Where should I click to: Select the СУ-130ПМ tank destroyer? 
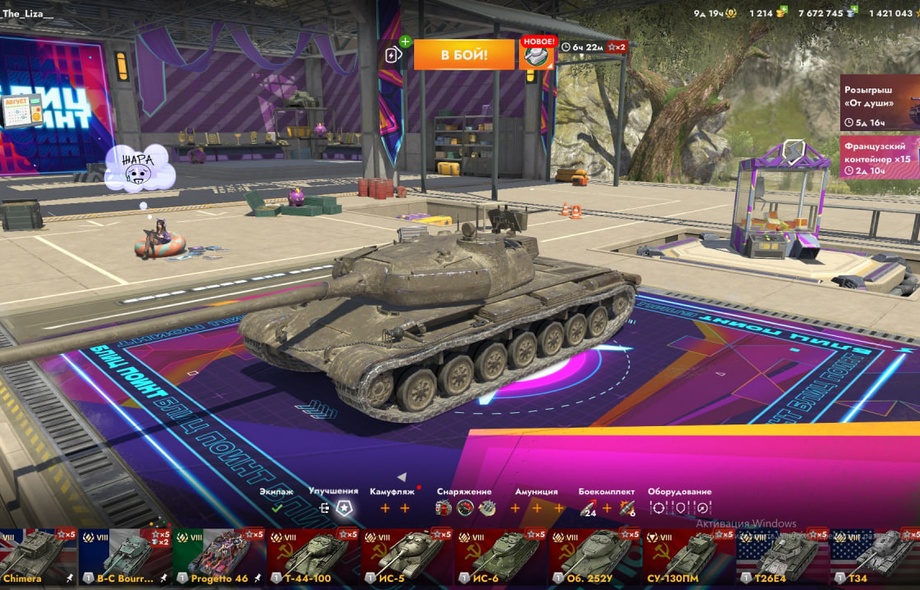(x=685, y=557)
